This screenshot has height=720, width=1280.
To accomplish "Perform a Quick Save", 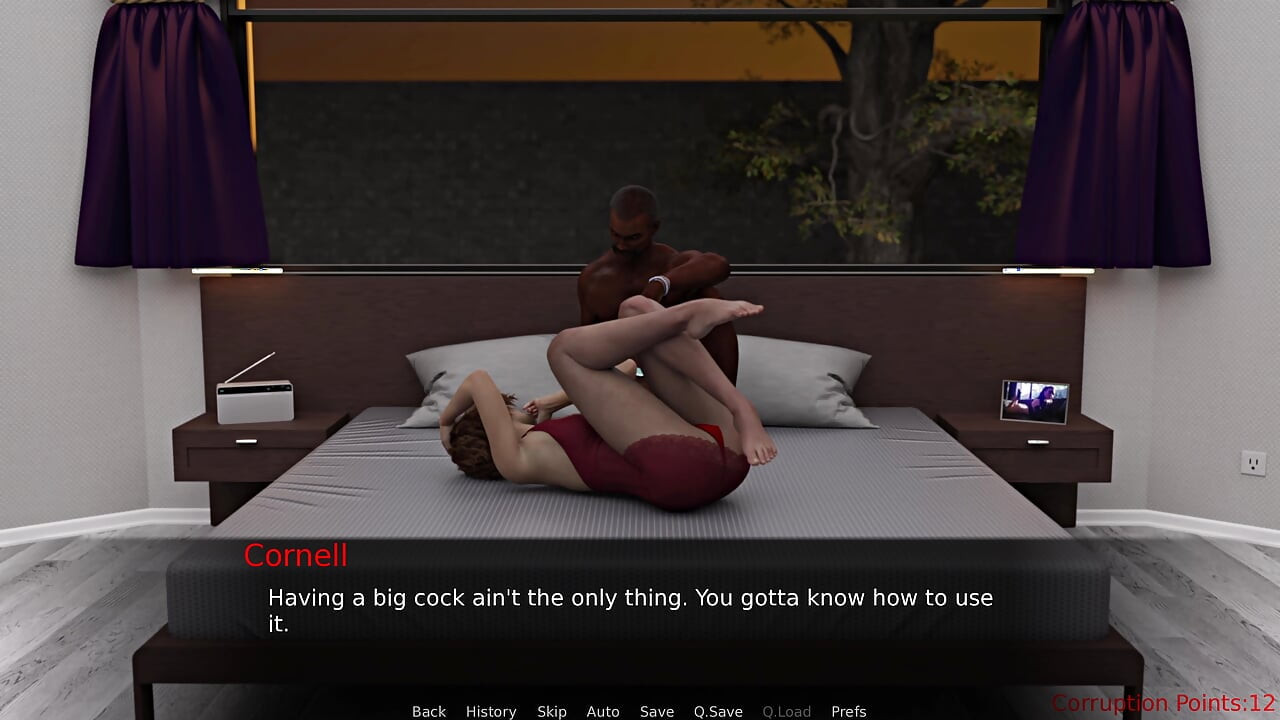I will pyautogui.click(x=718, y=711).
